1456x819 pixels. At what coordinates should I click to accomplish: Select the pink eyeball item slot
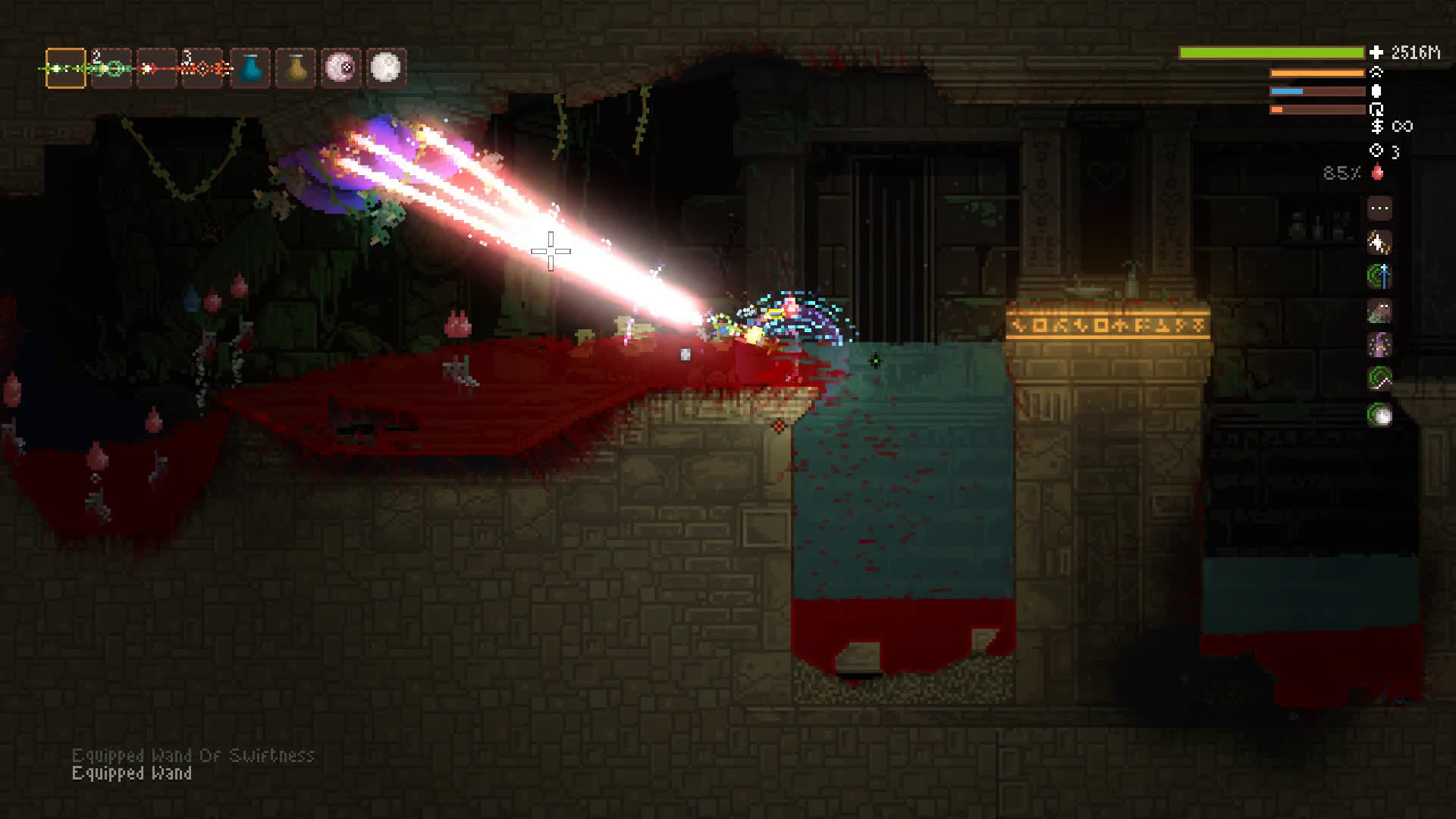click(341, 68)
